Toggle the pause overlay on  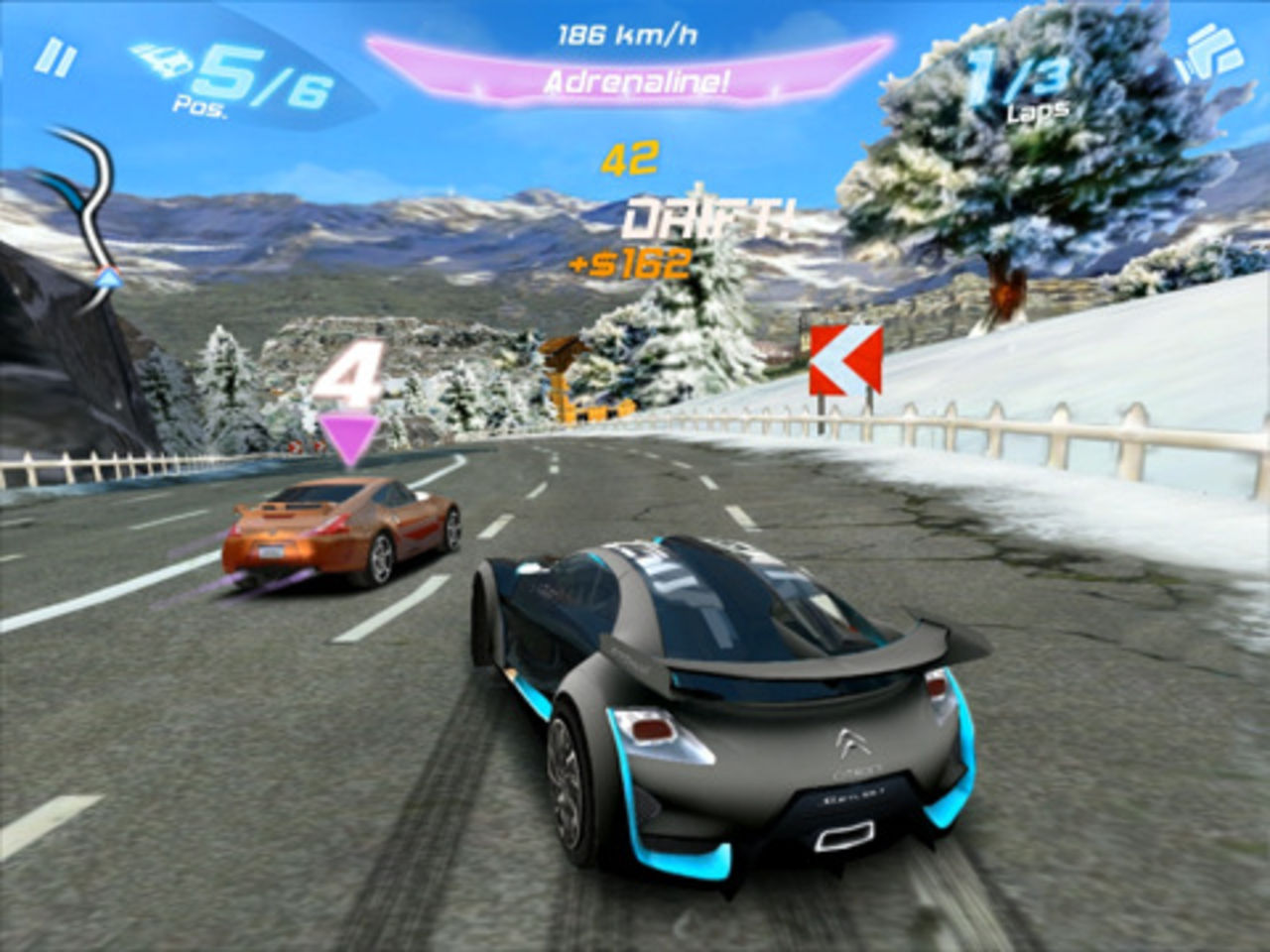pyautogui.click(x=57, y=57)
